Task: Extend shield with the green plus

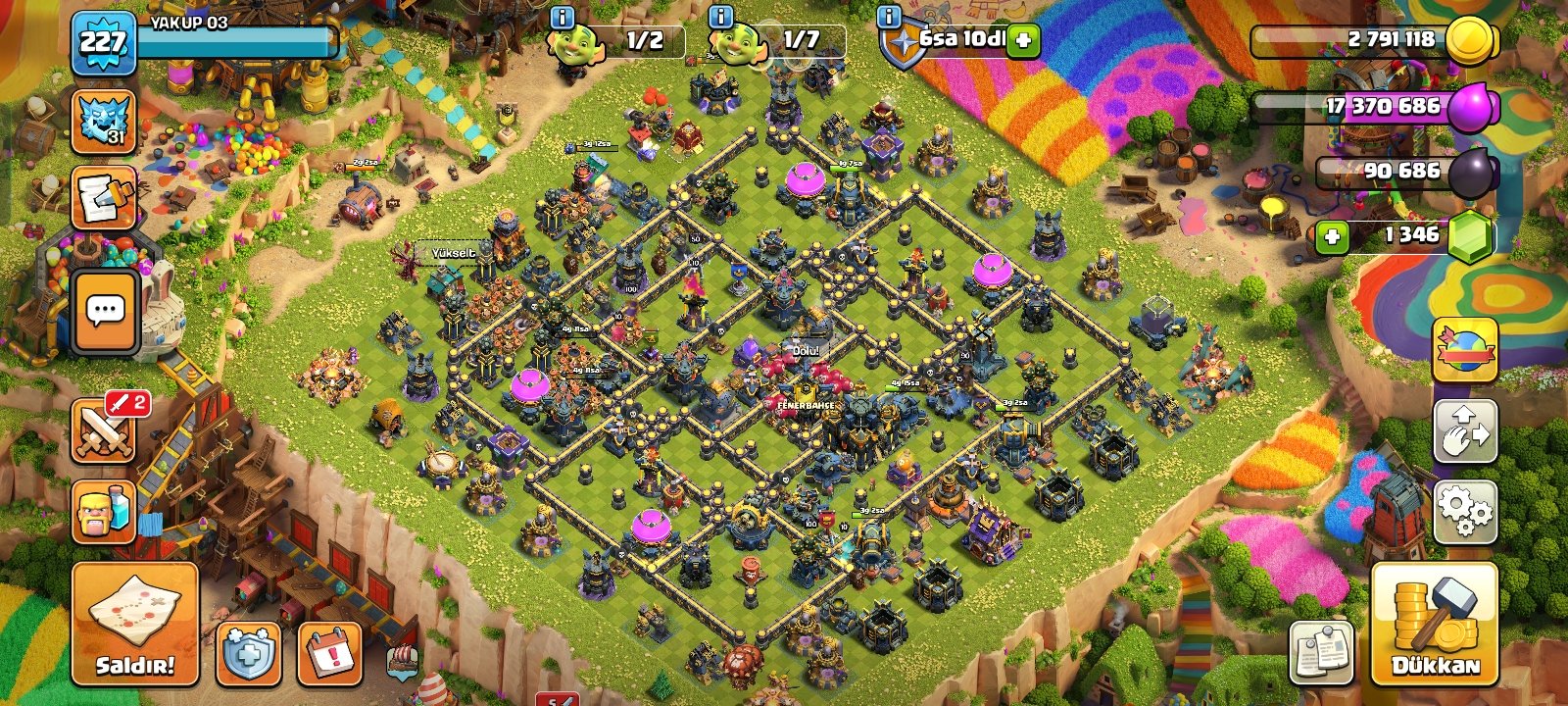Action: (x=1023, y=40)
